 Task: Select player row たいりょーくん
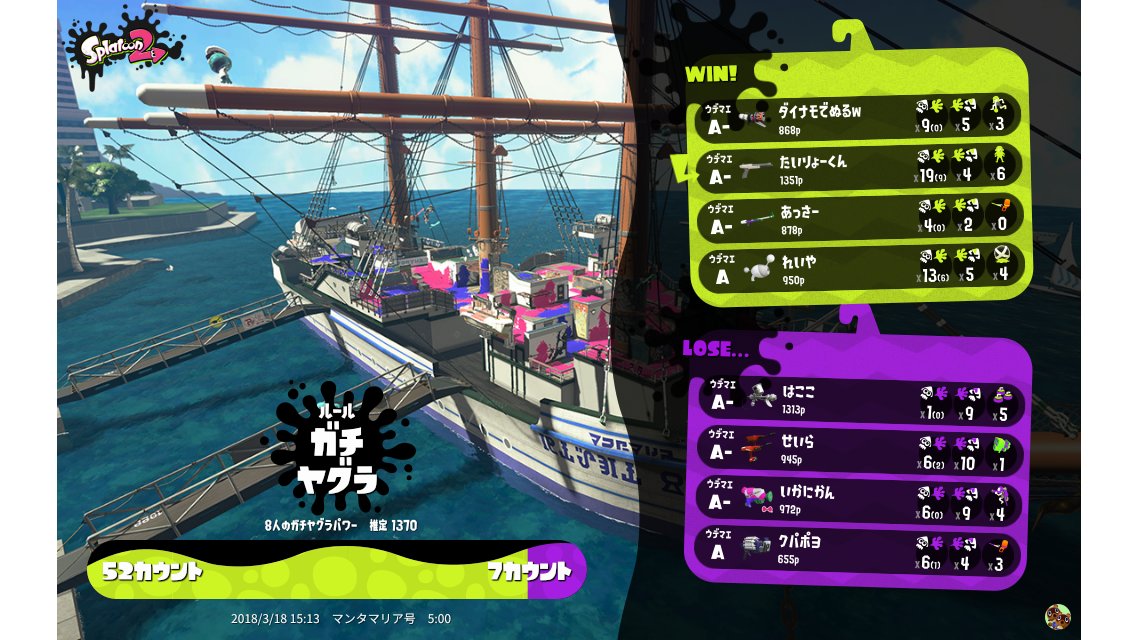[858, 167]
